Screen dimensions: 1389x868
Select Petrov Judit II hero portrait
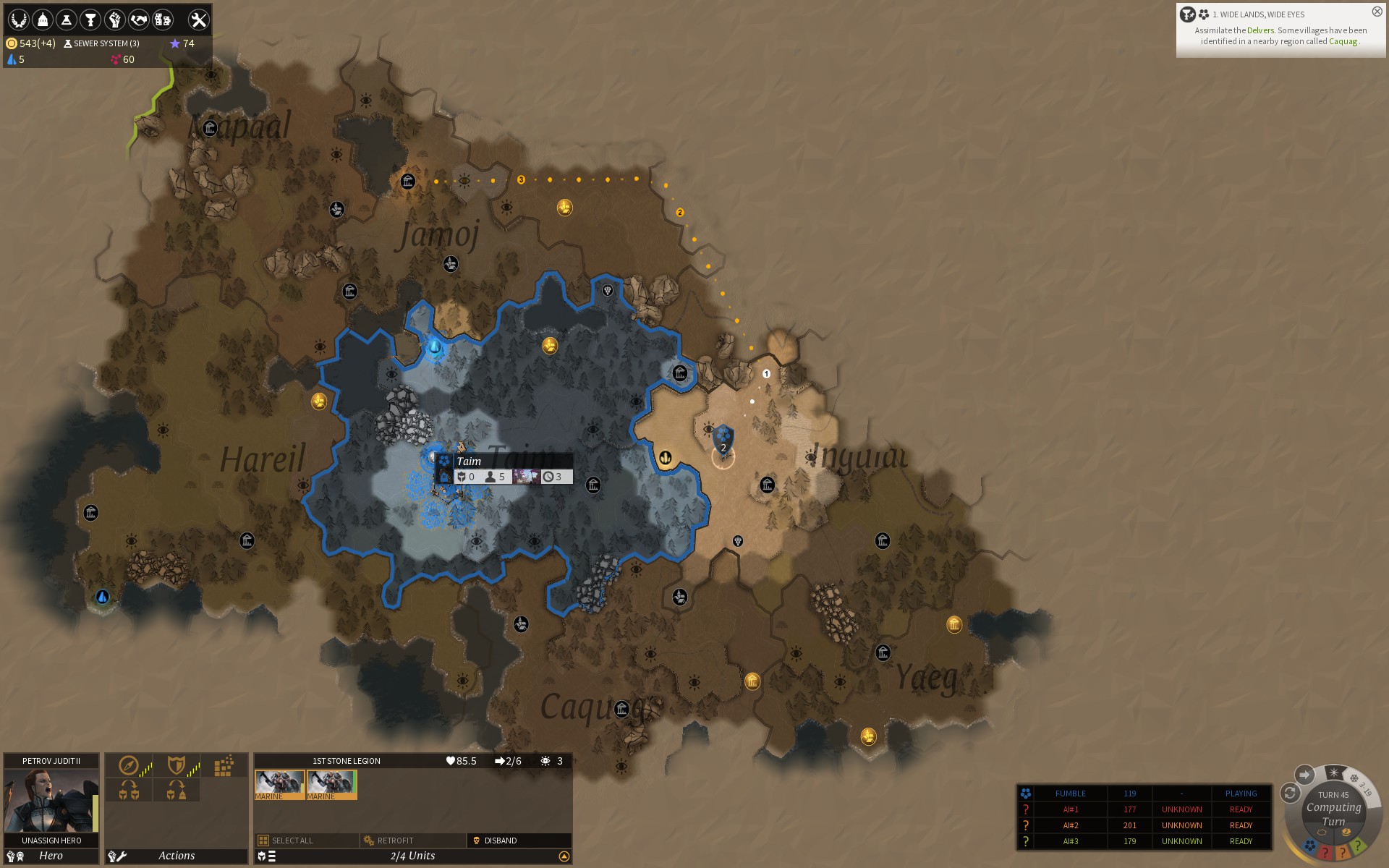click(x=51, y=801)
